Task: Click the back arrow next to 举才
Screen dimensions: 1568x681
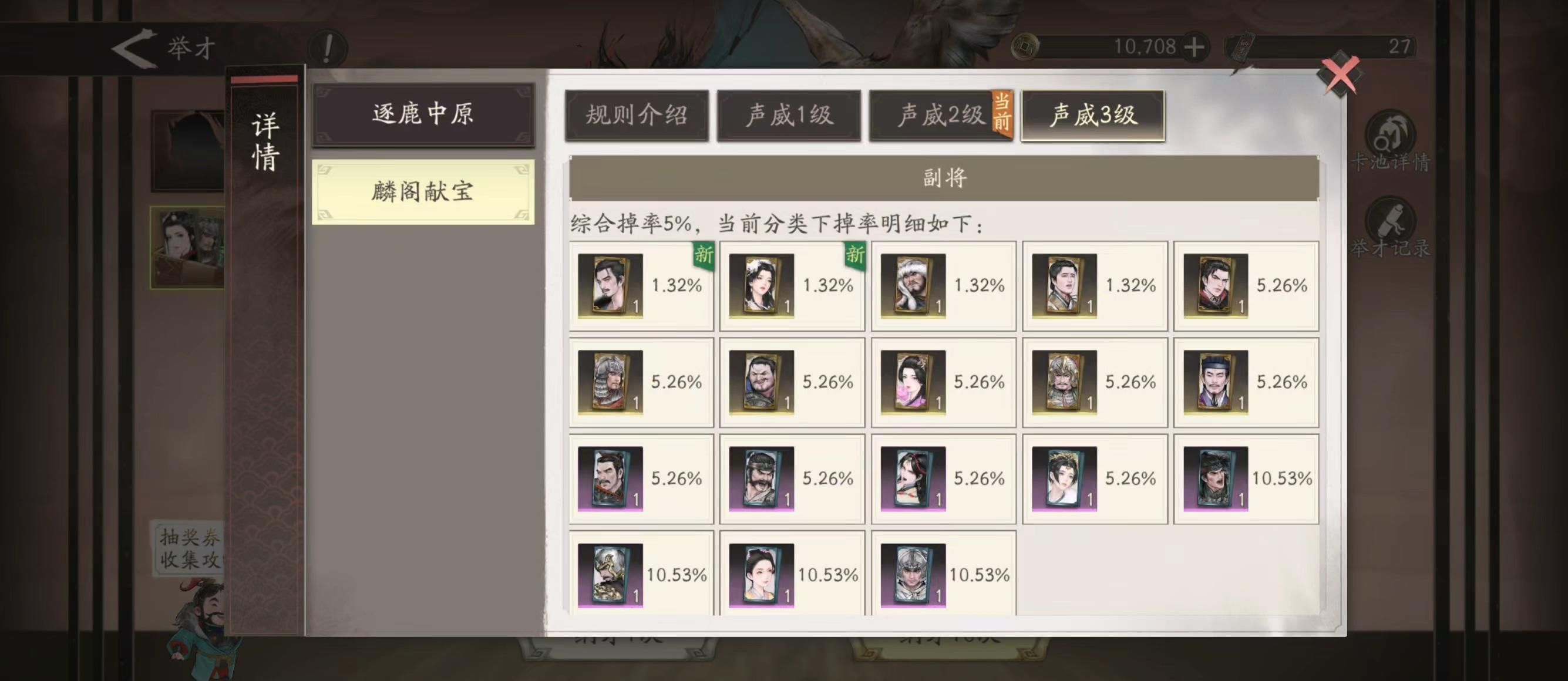Action: point(132,48)
